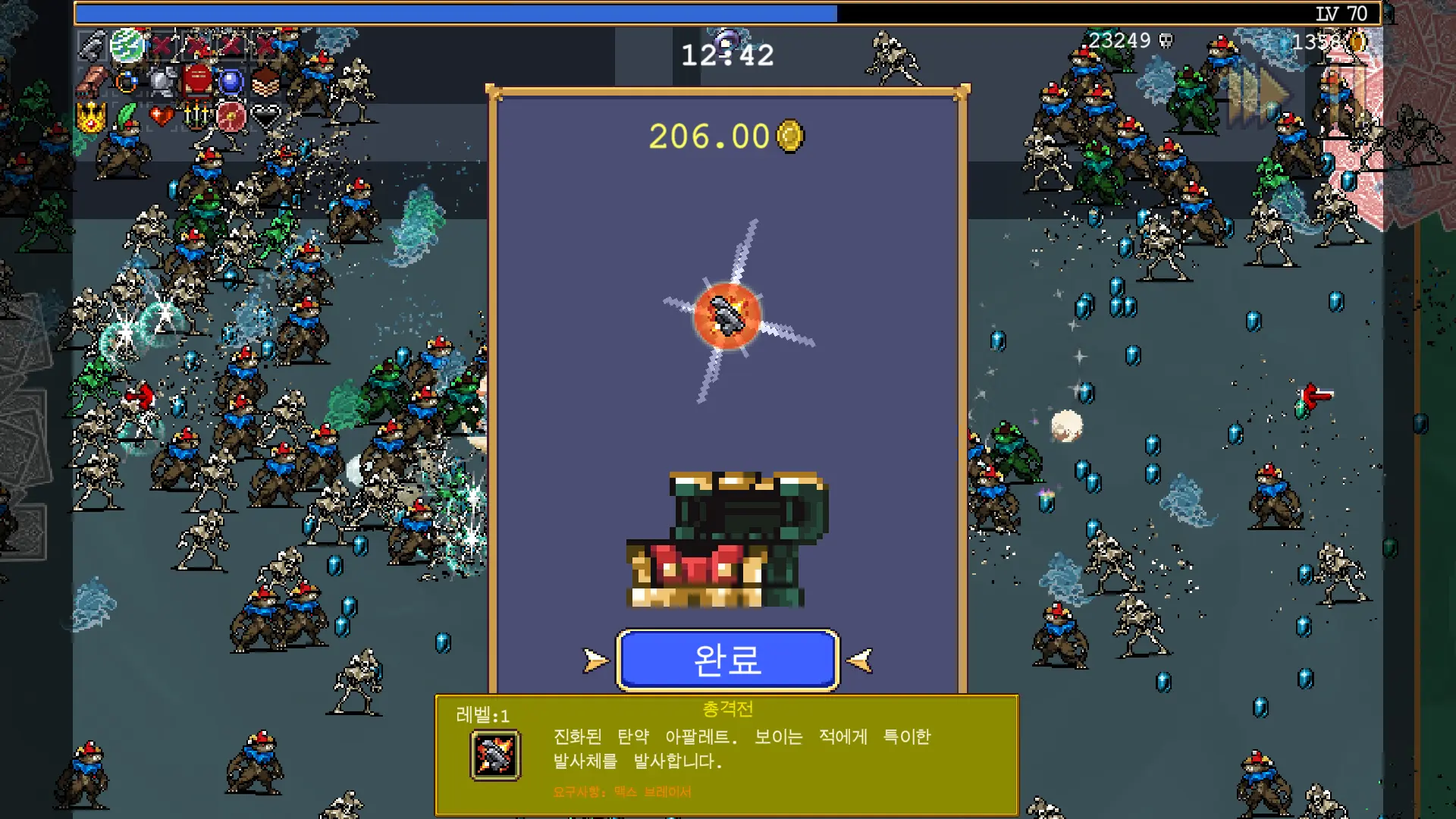Select the red Empty Tome book icon
The height and width of the screenshot is (819, 1456).
click(x=196, y=80)
